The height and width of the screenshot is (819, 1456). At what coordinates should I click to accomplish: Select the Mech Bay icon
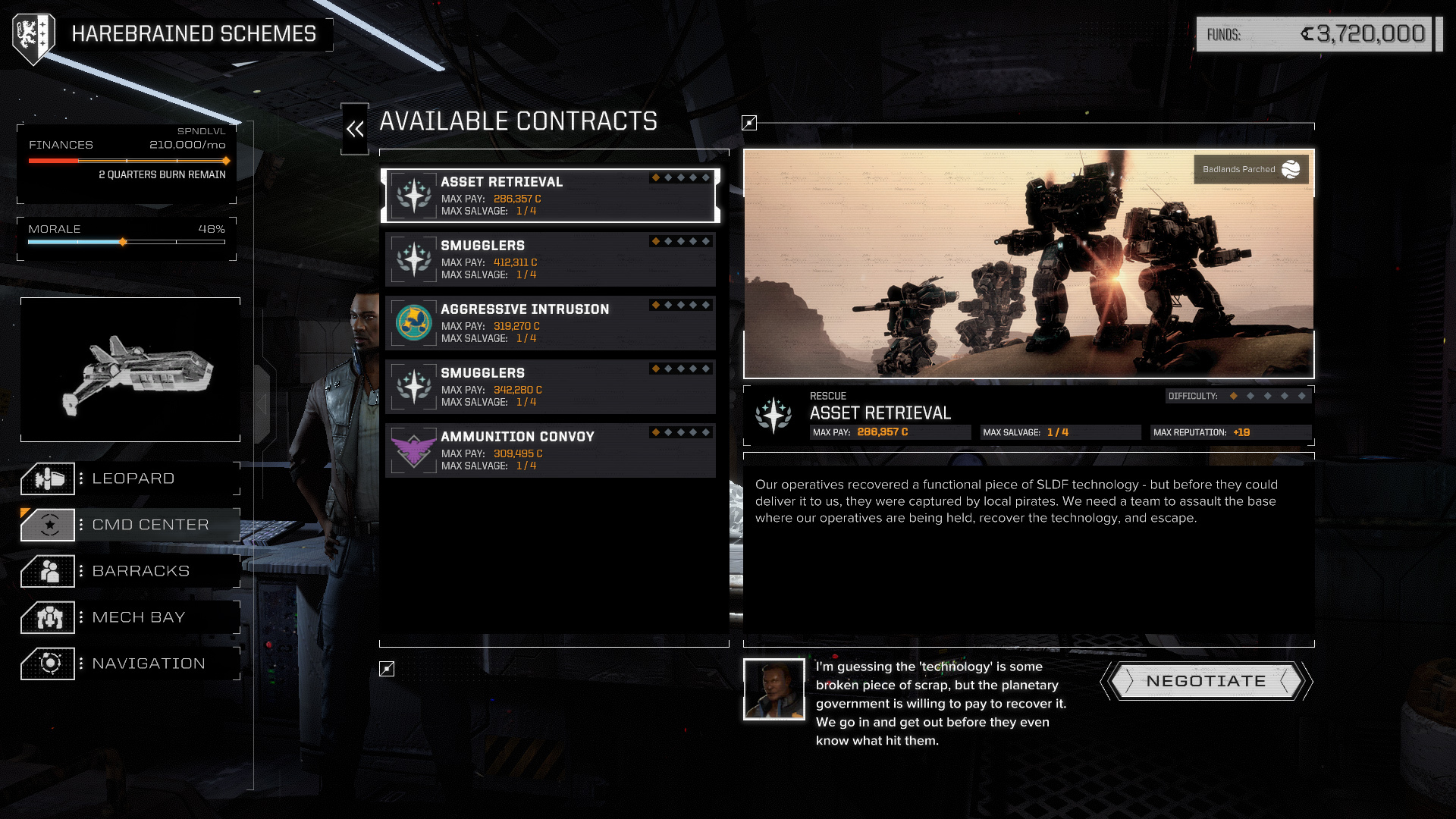(49, 617)
